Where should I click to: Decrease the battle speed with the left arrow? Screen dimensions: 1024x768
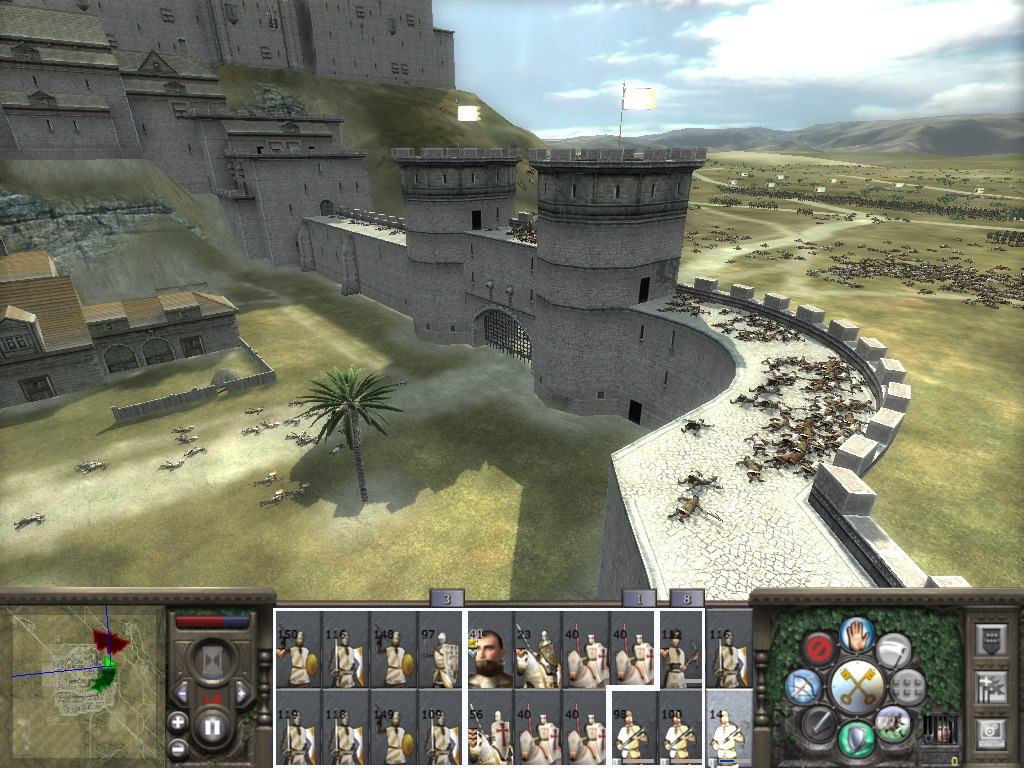coord(182,693)
